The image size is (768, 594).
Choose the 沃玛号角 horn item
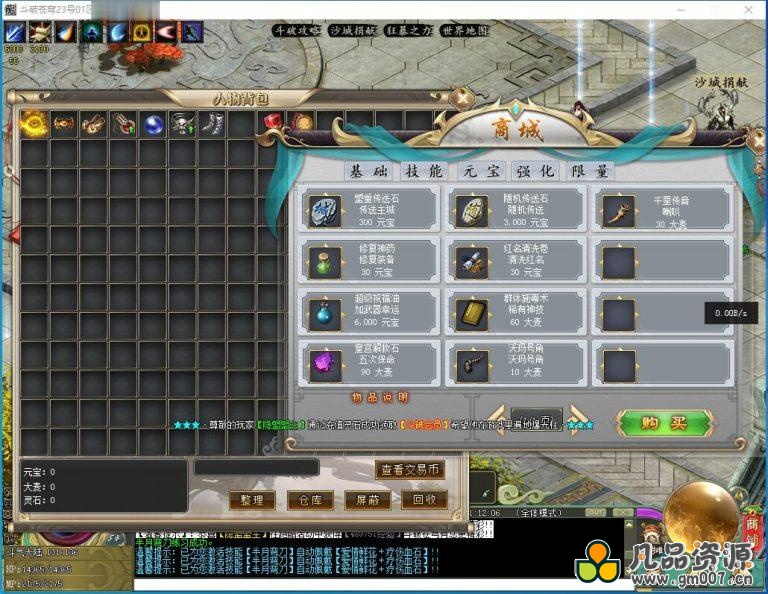(515, 362)
